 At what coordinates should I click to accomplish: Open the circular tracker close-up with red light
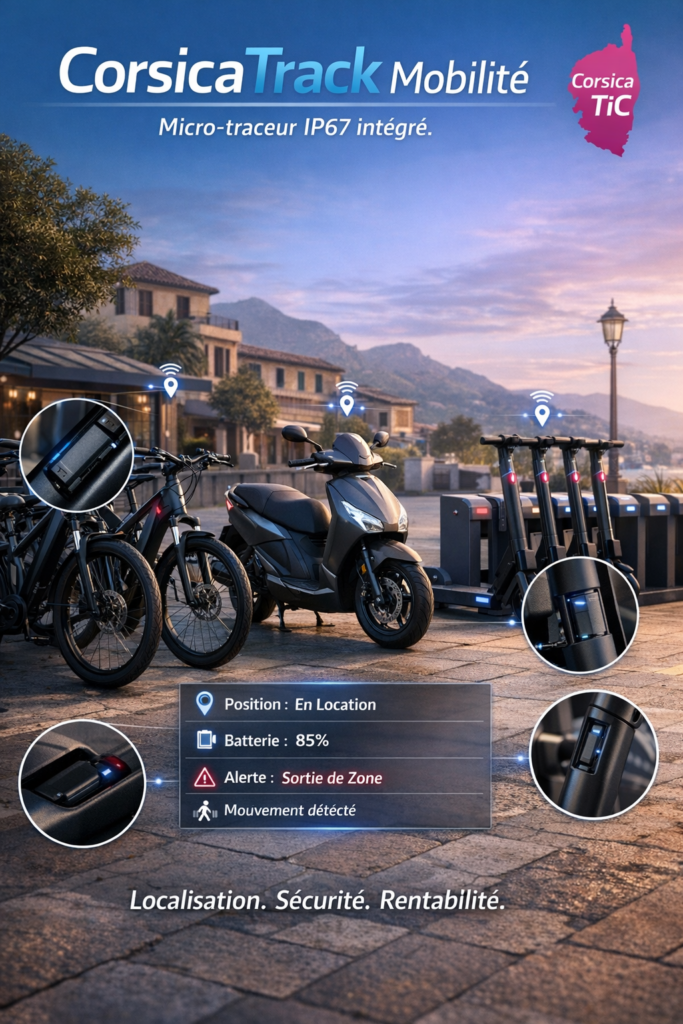click(x=82, y=783)
